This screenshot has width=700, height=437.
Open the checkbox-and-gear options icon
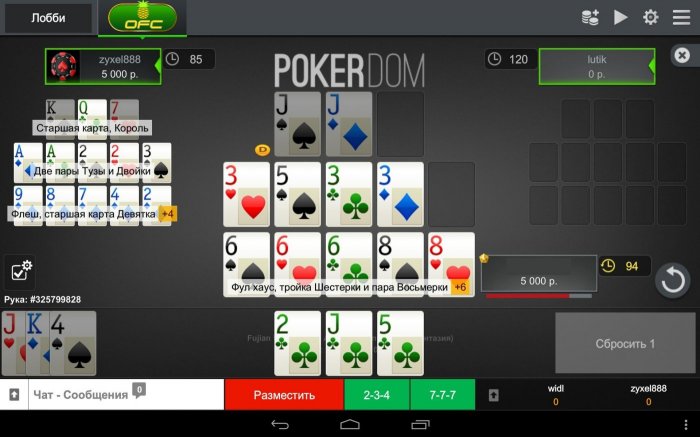point(21,271)
